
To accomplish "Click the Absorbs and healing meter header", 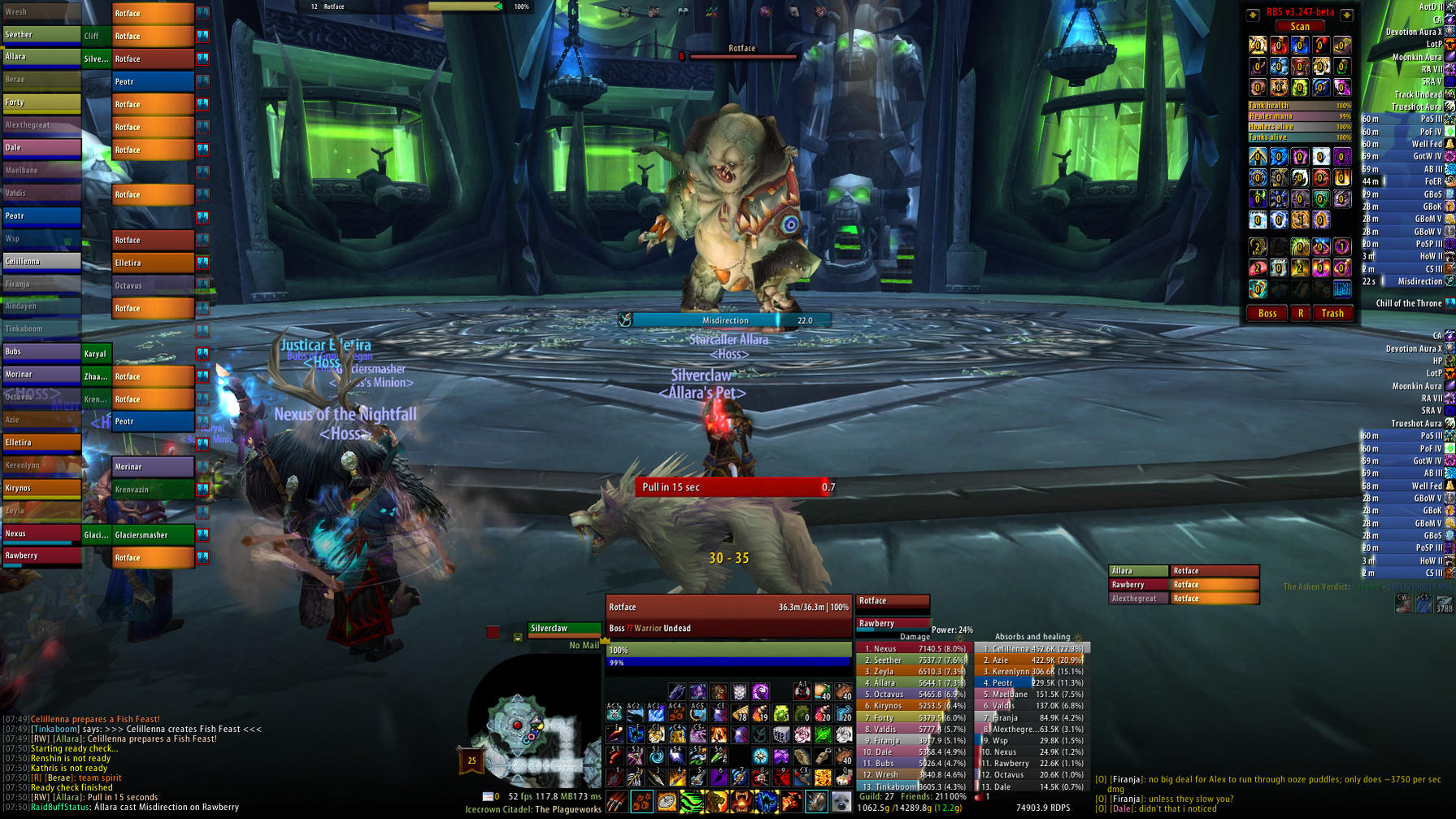I will click(1032, 637).
